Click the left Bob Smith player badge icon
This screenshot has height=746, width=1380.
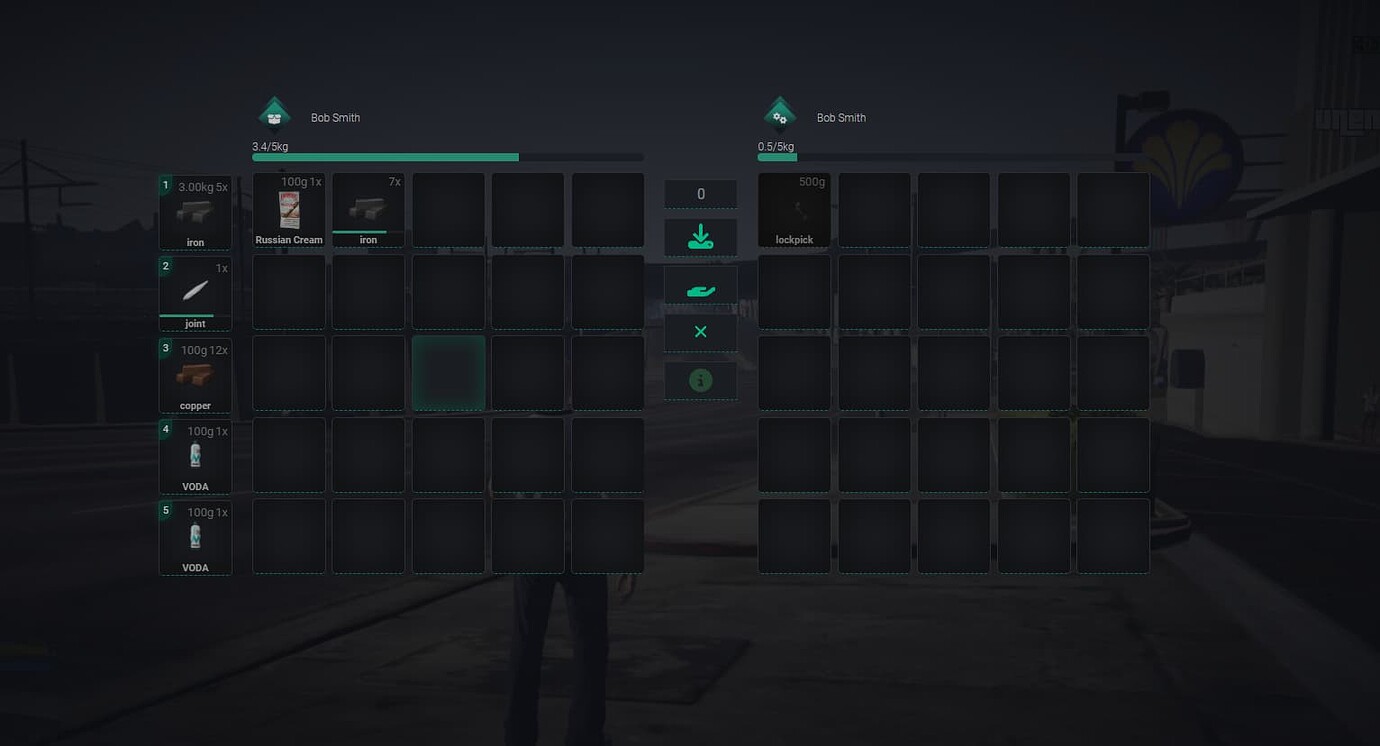pyautogui.click(x=274, y=113)
